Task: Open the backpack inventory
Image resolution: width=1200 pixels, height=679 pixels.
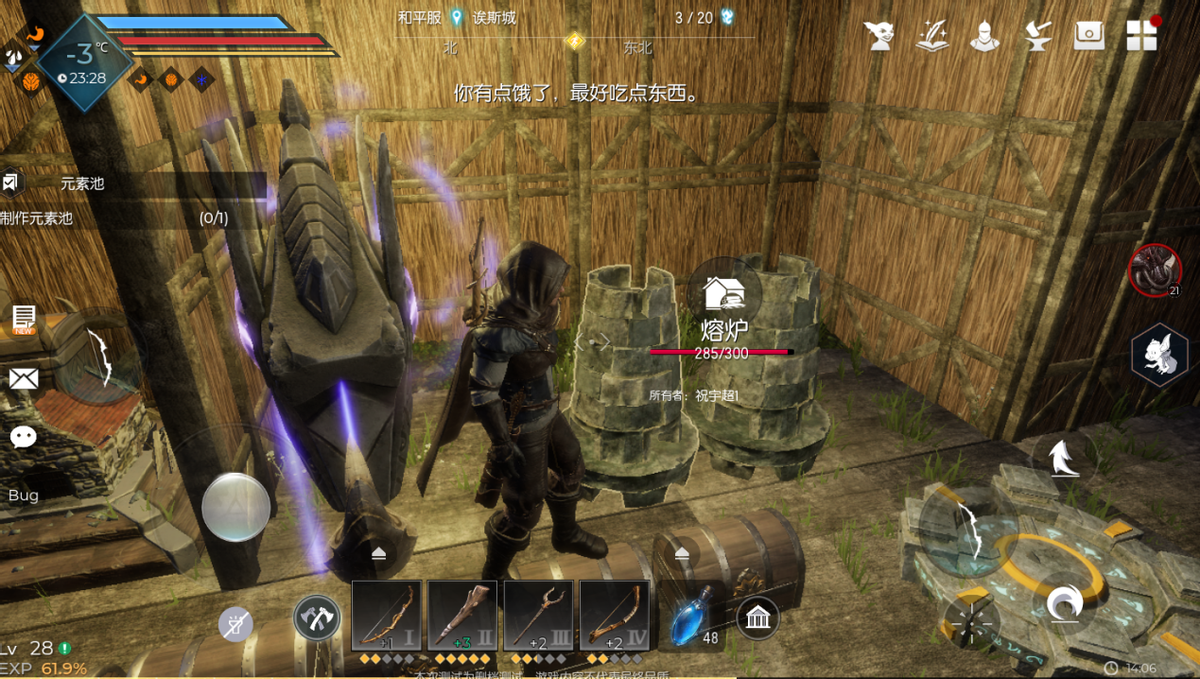Action: 1088,35
